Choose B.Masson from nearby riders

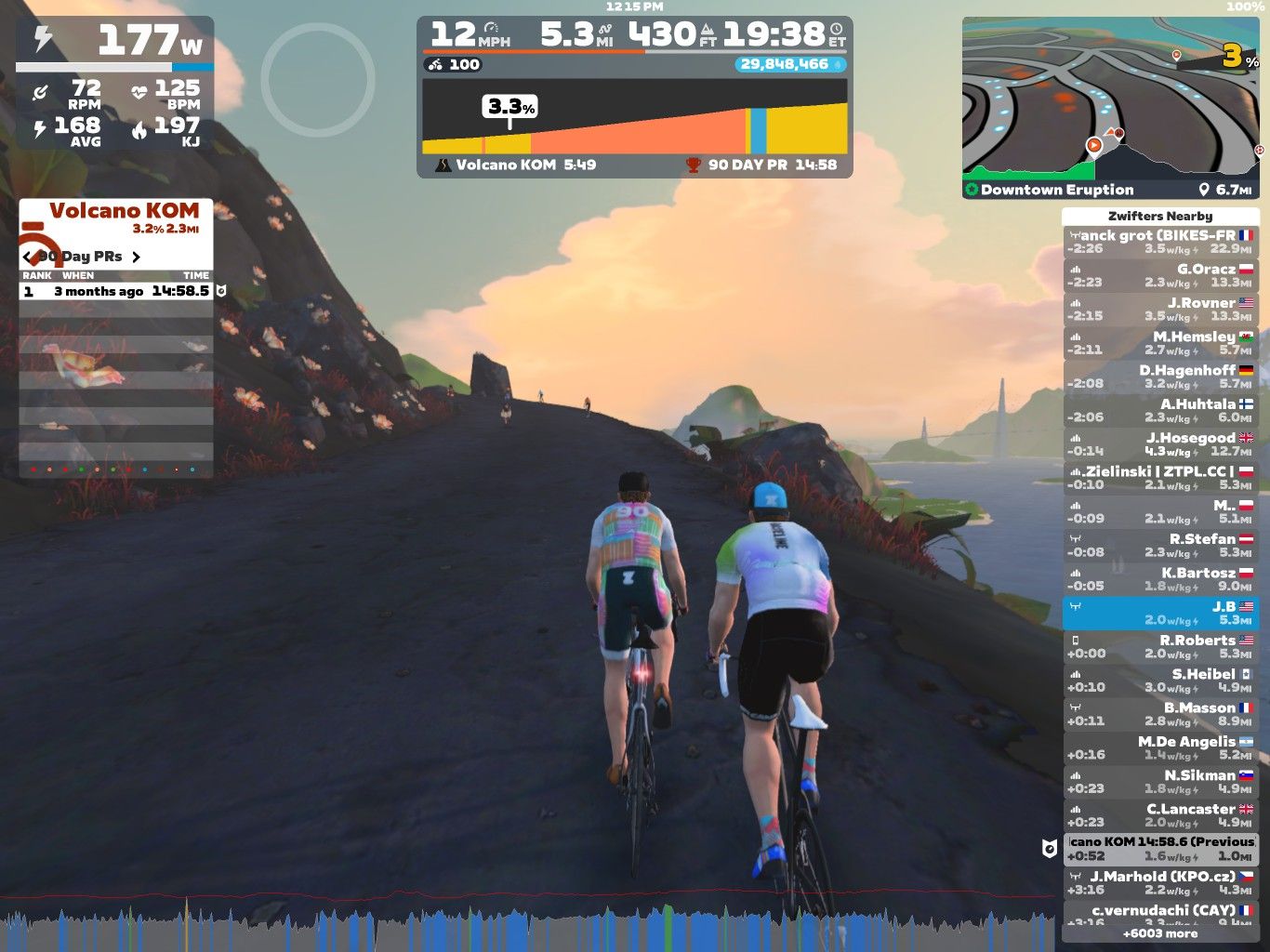click(x=1160, y=714)
